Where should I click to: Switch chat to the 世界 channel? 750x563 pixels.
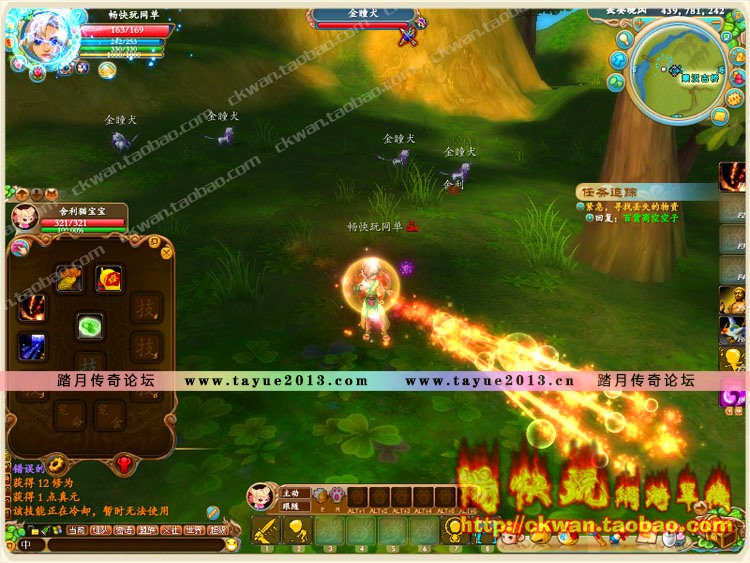pos(195,530)
